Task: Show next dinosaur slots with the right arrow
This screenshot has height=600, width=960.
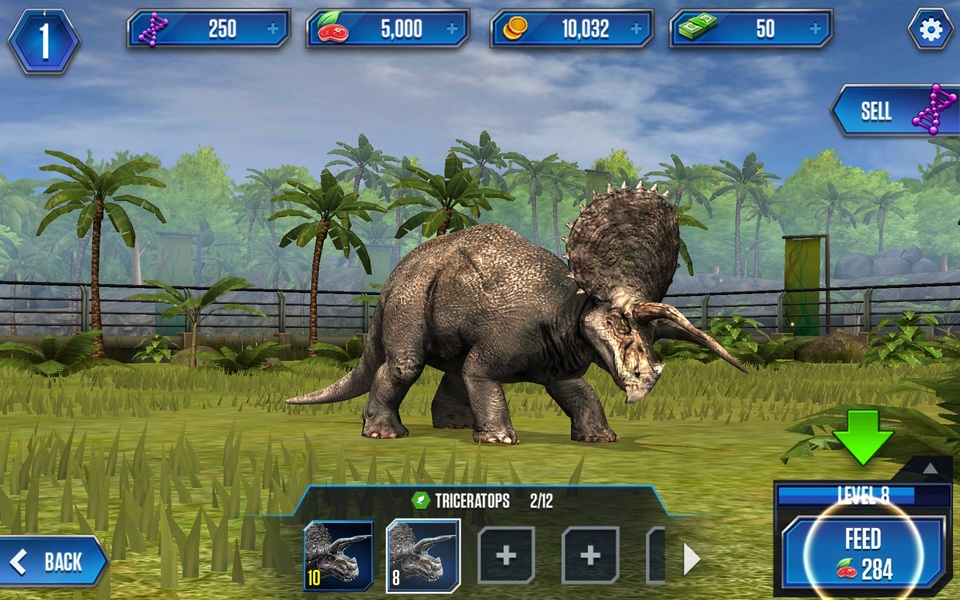Action: (x=691, y=558)
